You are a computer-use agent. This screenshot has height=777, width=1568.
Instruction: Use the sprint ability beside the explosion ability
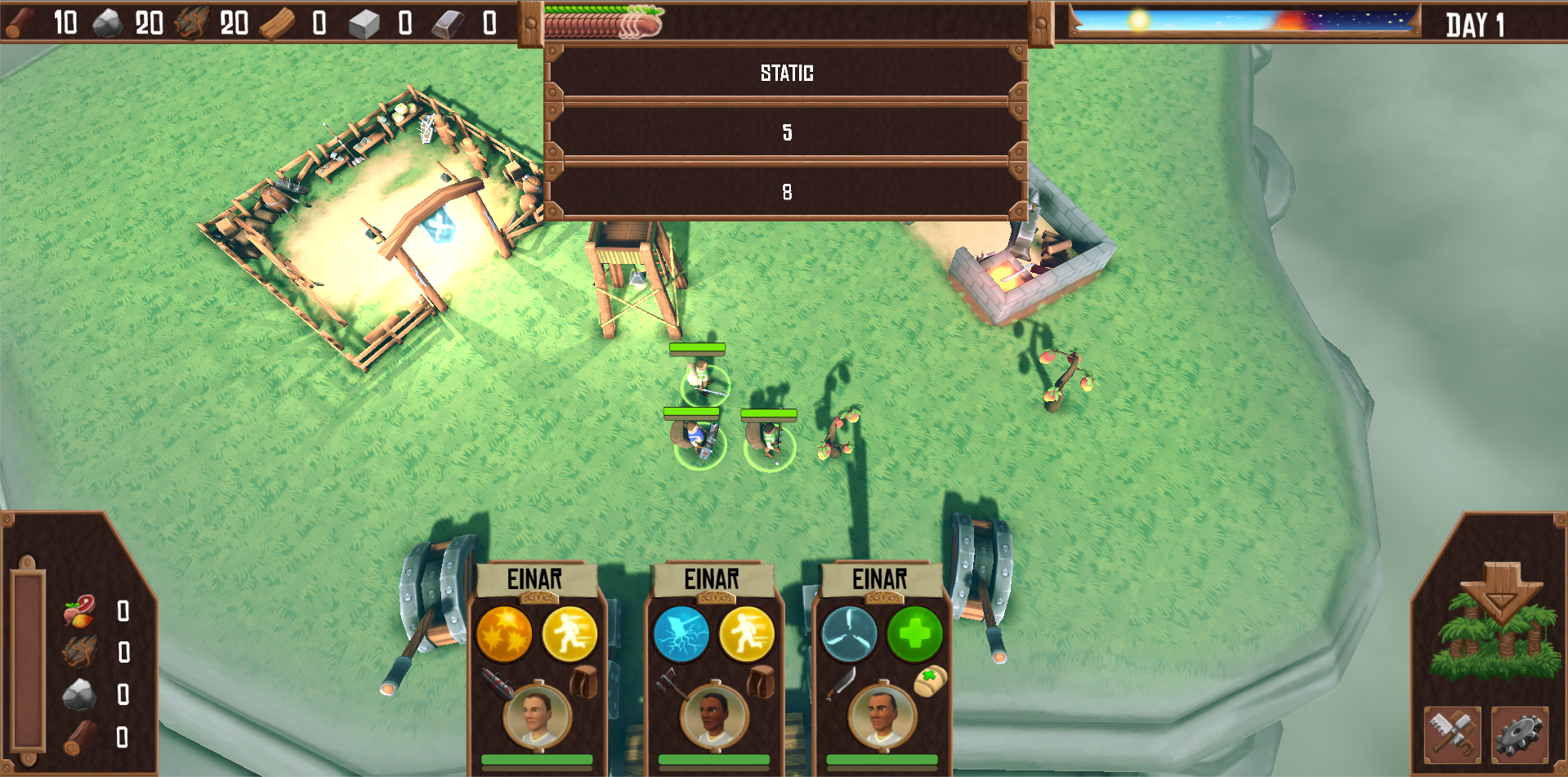[x=570, y=634]
